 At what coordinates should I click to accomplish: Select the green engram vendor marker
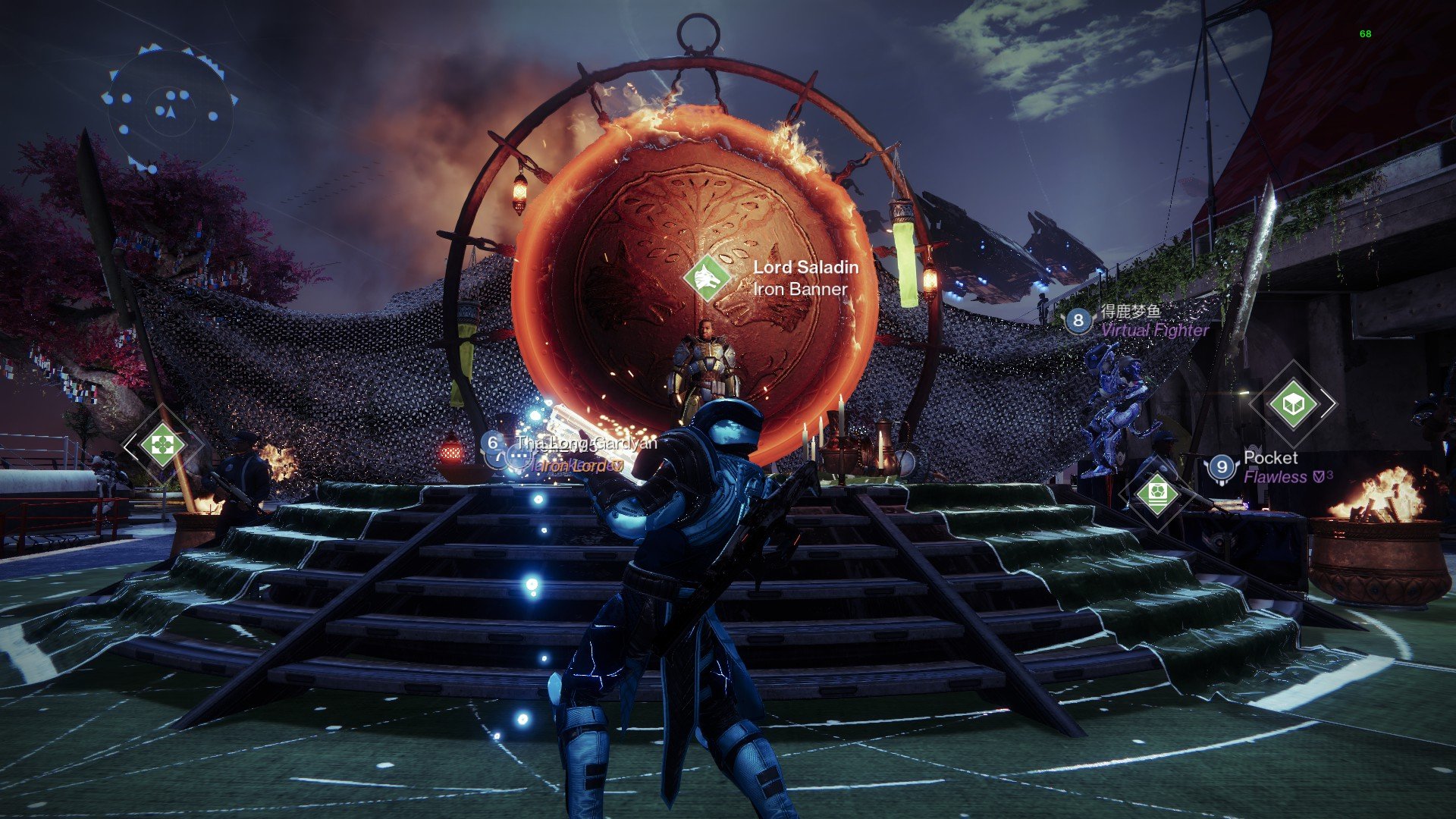tap(1156, 494)
